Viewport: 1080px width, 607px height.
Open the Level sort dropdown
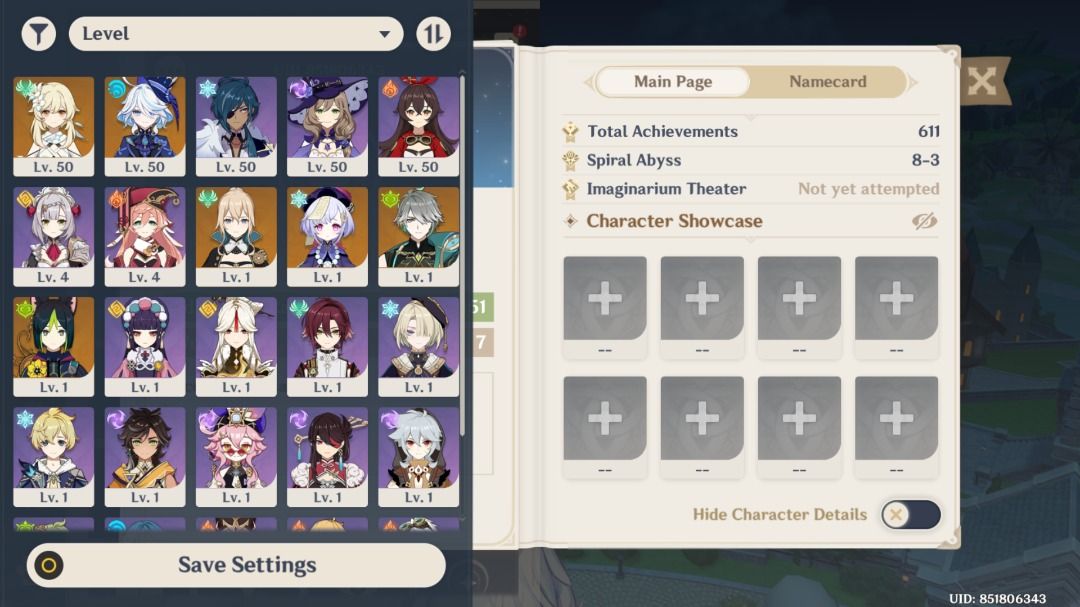[x=235, y=34]
